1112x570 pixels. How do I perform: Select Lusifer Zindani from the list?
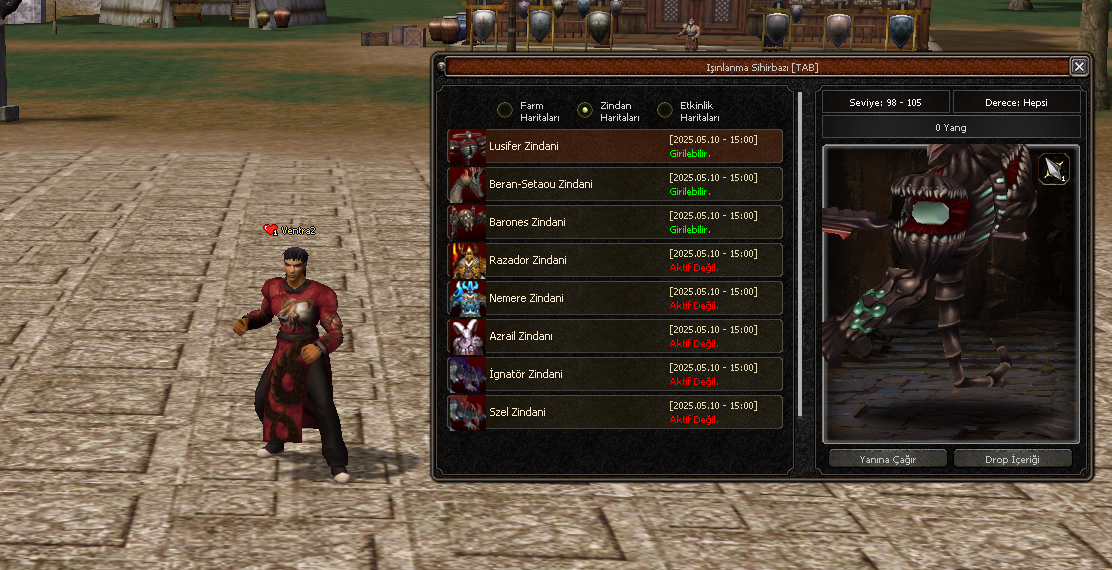pyautogui.click(x=615, y=146)
